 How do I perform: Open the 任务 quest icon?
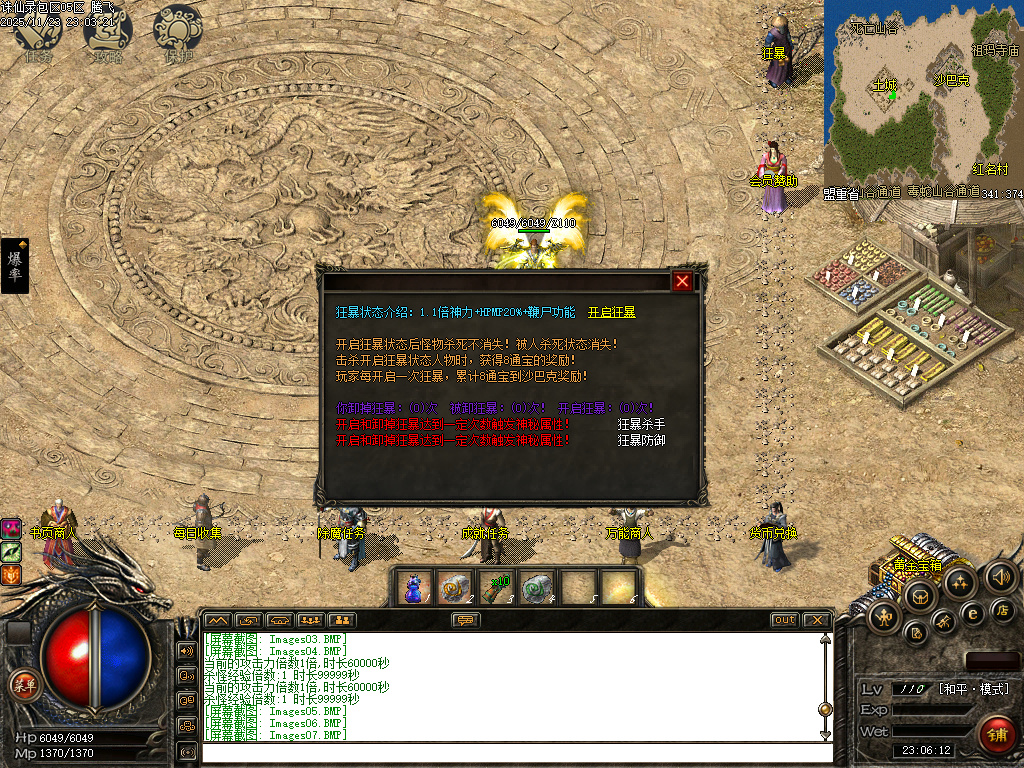coord(38,32)
